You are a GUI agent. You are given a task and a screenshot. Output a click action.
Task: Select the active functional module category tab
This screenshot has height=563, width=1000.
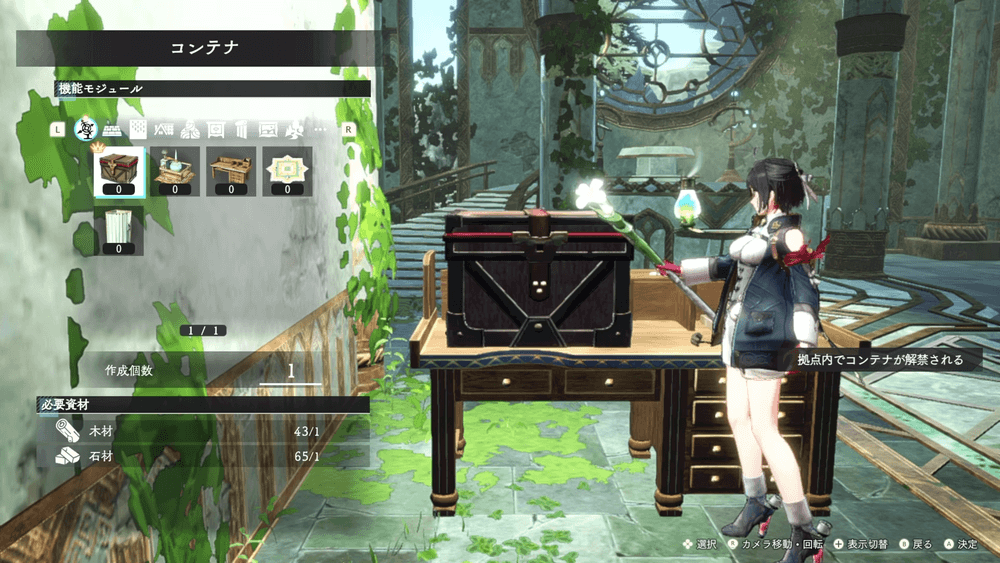pyautogui.click(x=86, y=129)
